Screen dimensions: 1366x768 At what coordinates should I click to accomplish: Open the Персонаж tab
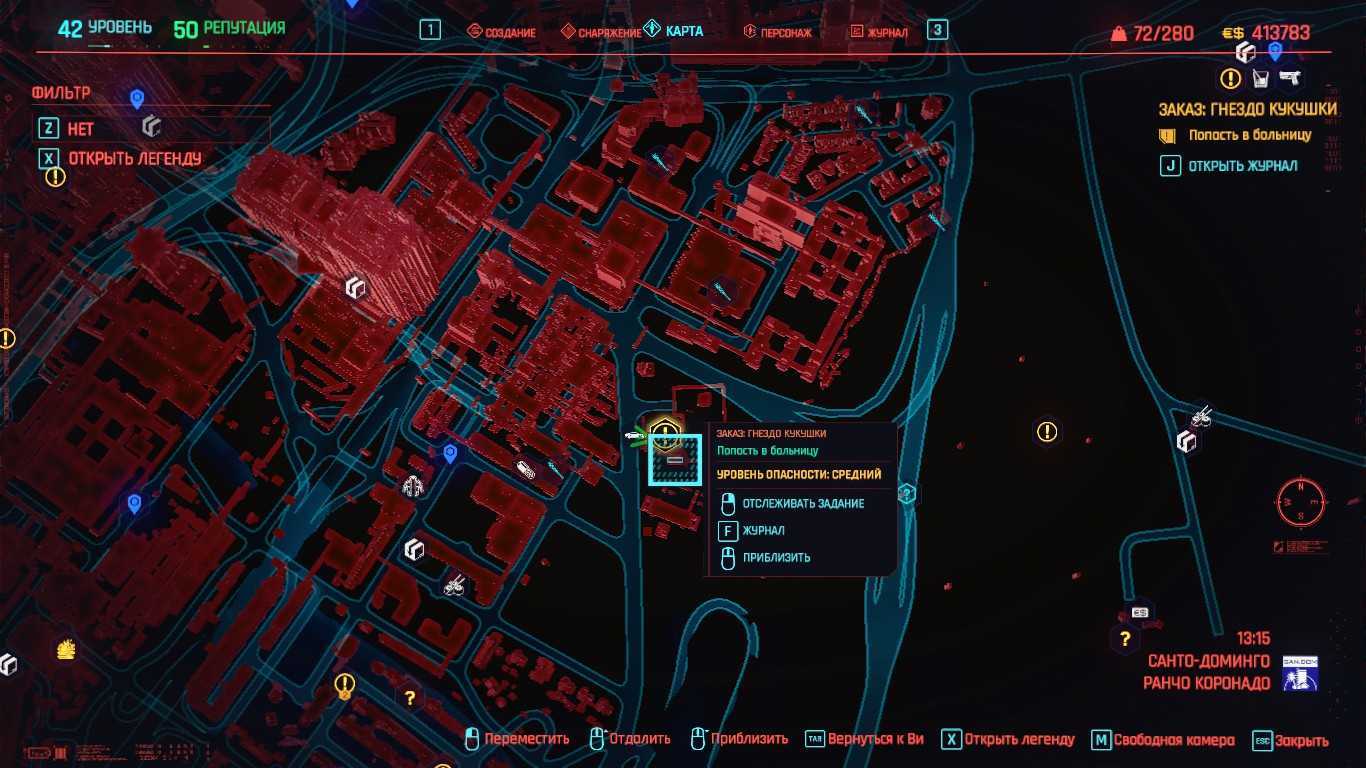click(x=778, y=32)
